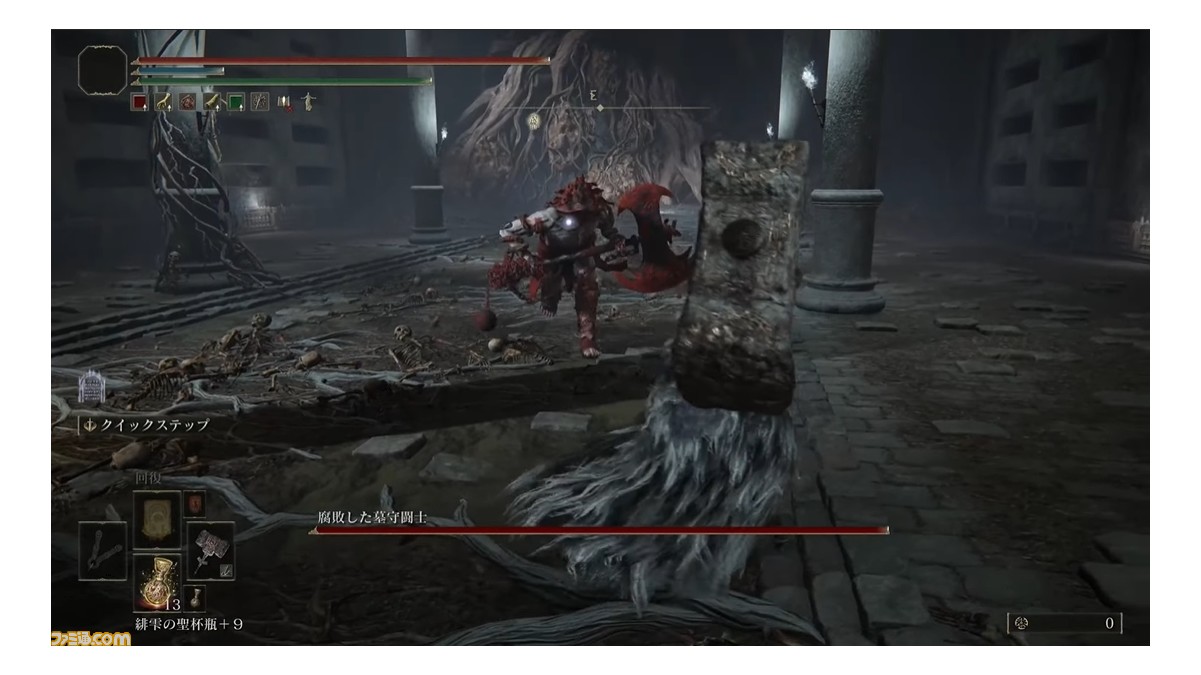Click the red square buff icon
The width and height of the screenshot is (1201, 675).
click(x=139, y=101)
